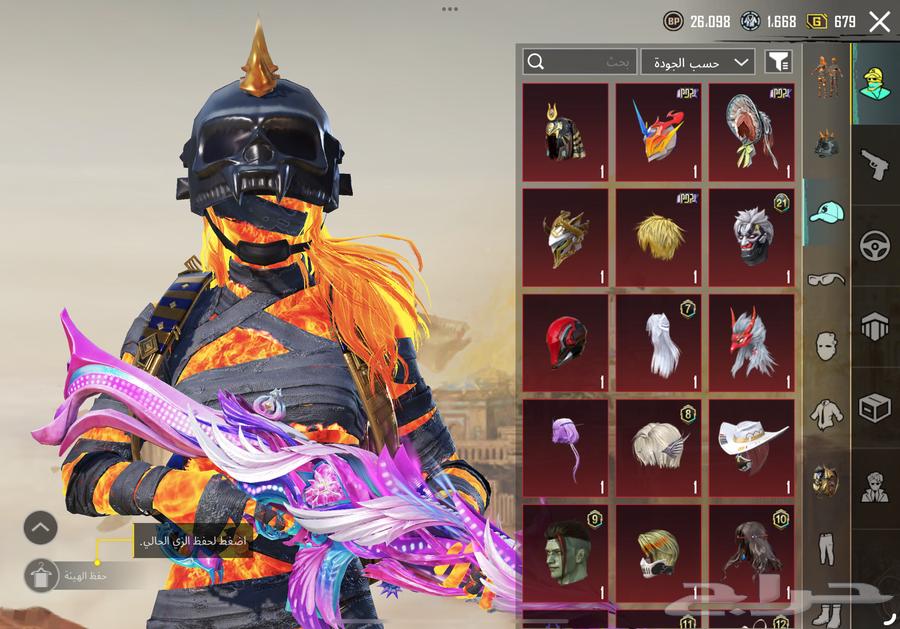Choose the white cowboy hat item
This screenshot has height=629, width=900.
point(751,448)
